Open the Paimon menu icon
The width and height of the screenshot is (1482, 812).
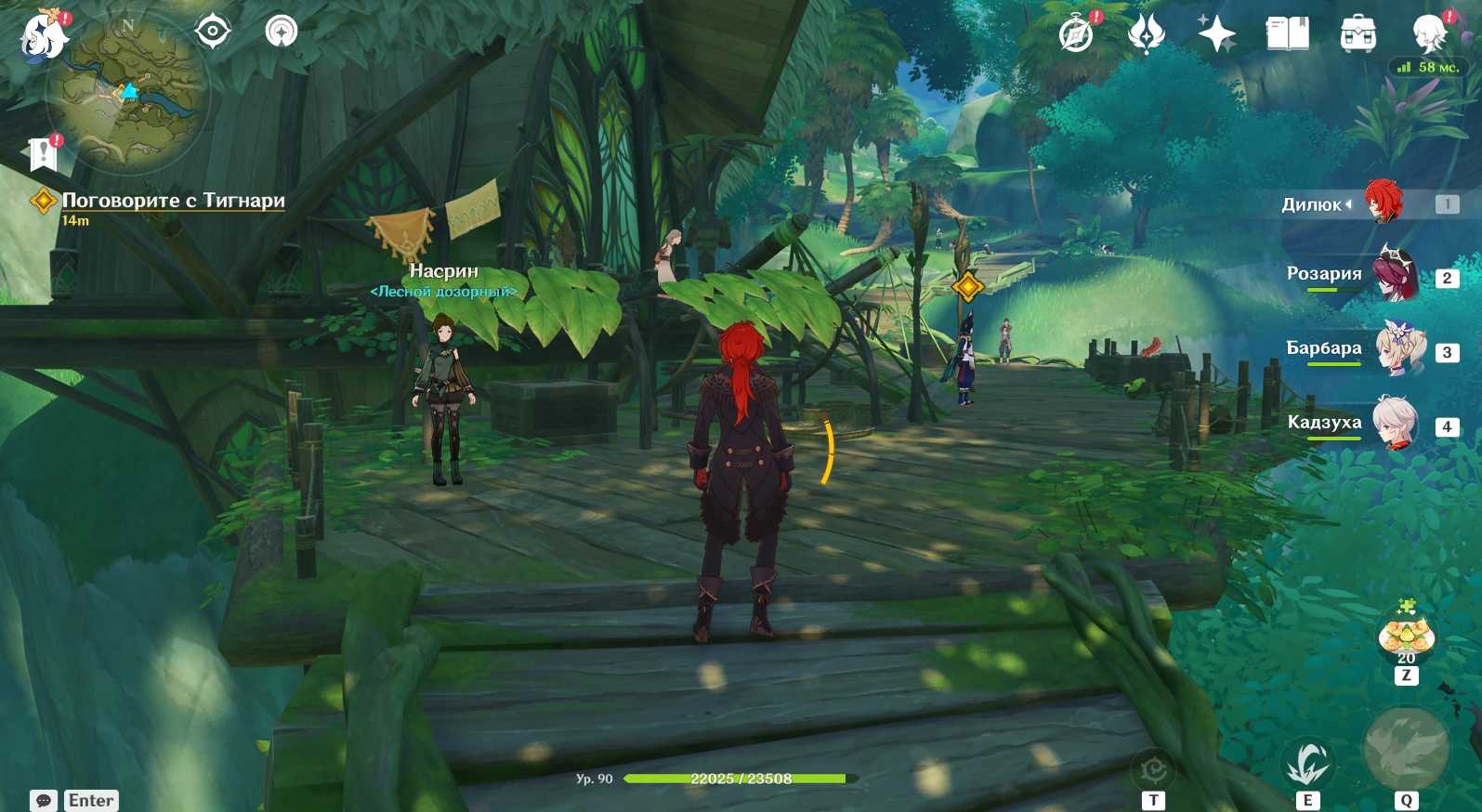point(43,36)
